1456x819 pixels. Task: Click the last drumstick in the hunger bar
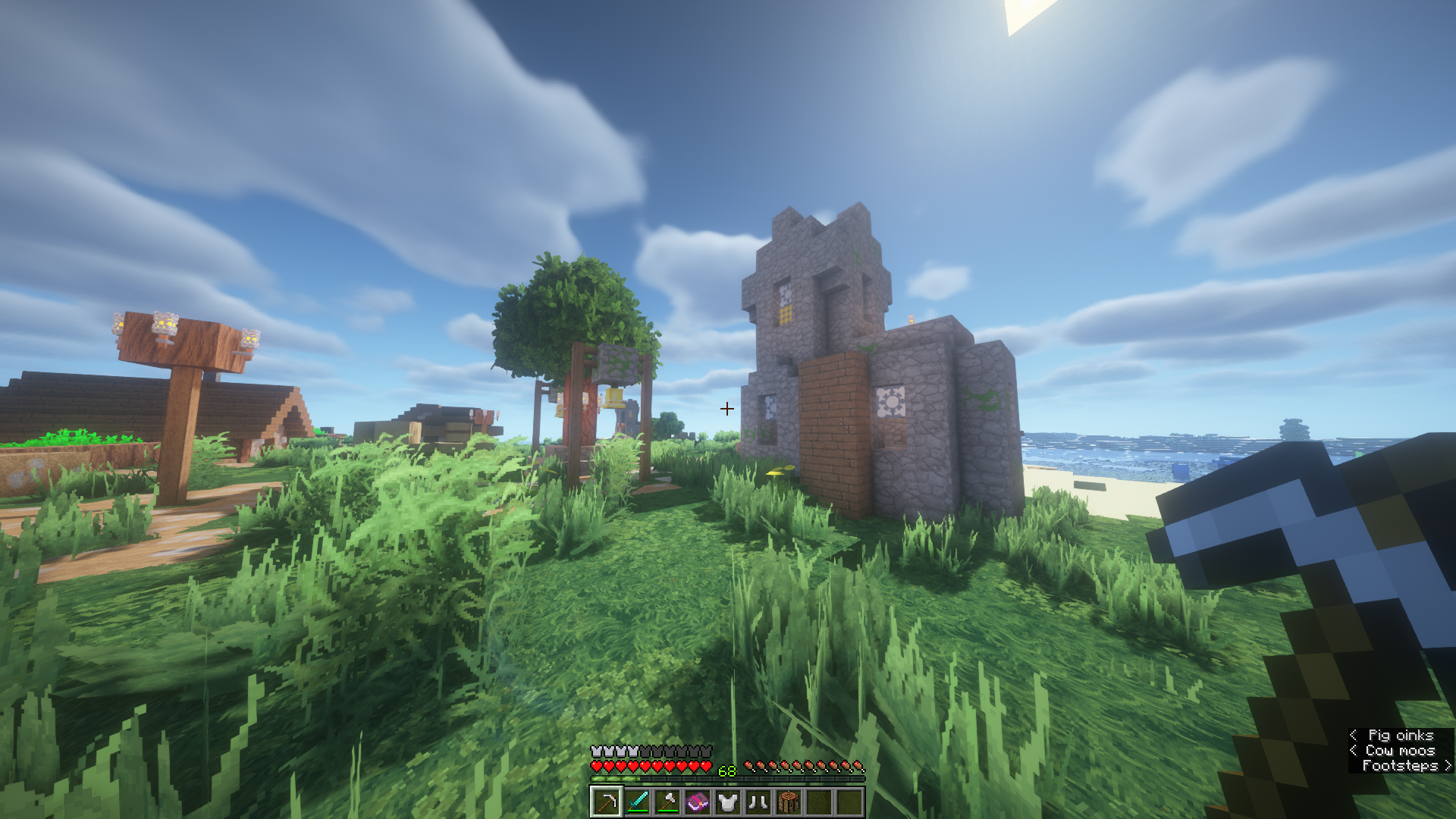click(858, 765)
